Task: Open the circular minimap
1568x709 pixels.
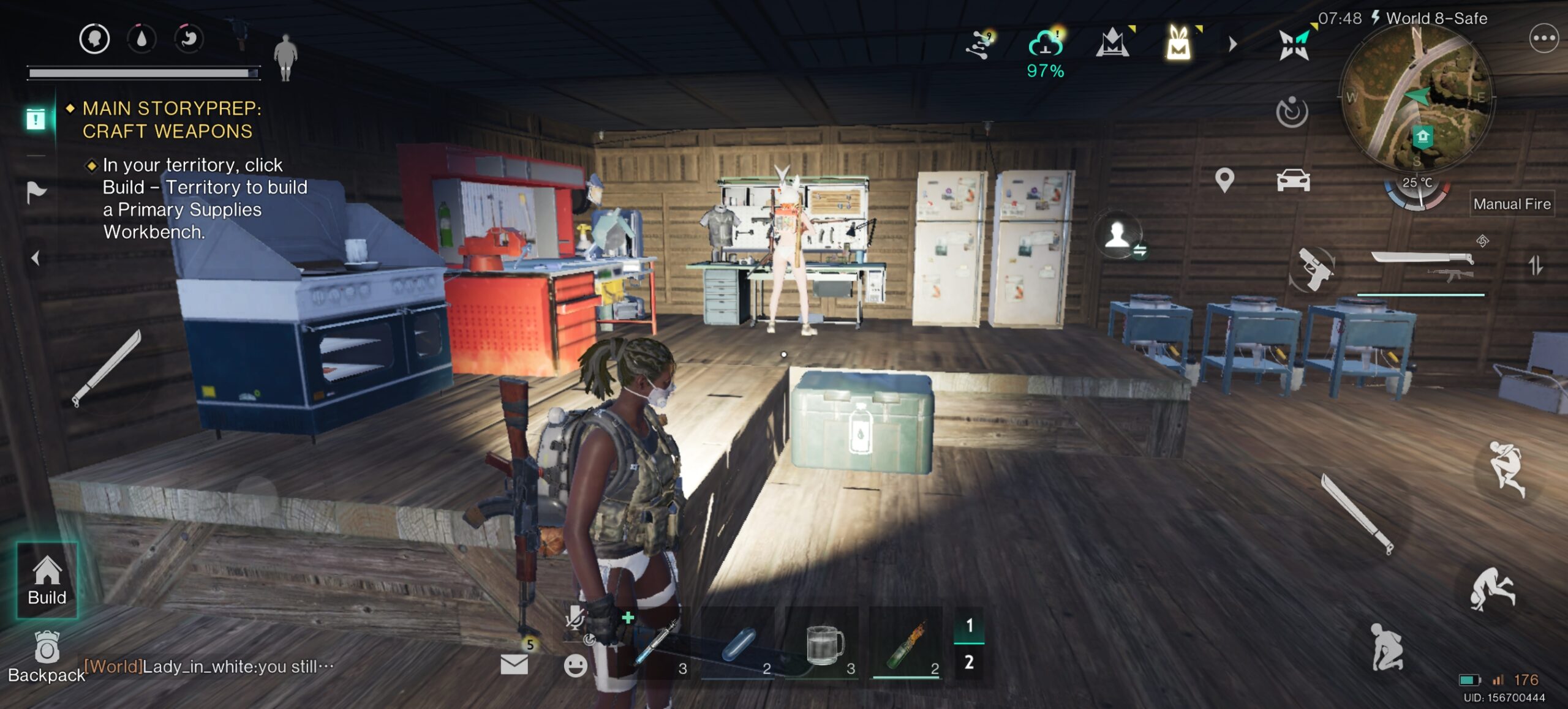Action: click(x=1416, y=98)
